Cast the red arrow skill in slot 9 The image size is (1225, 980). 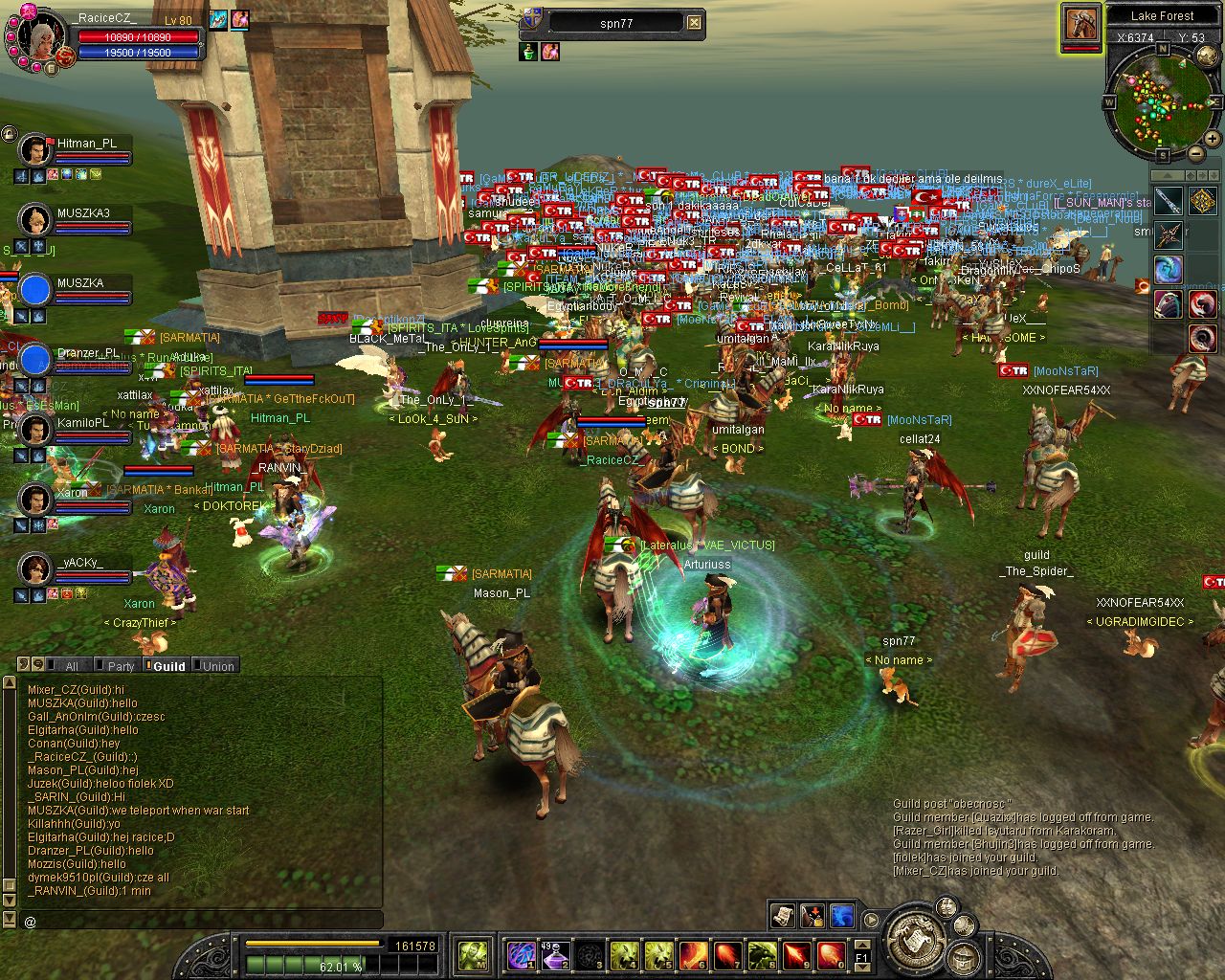796,954
